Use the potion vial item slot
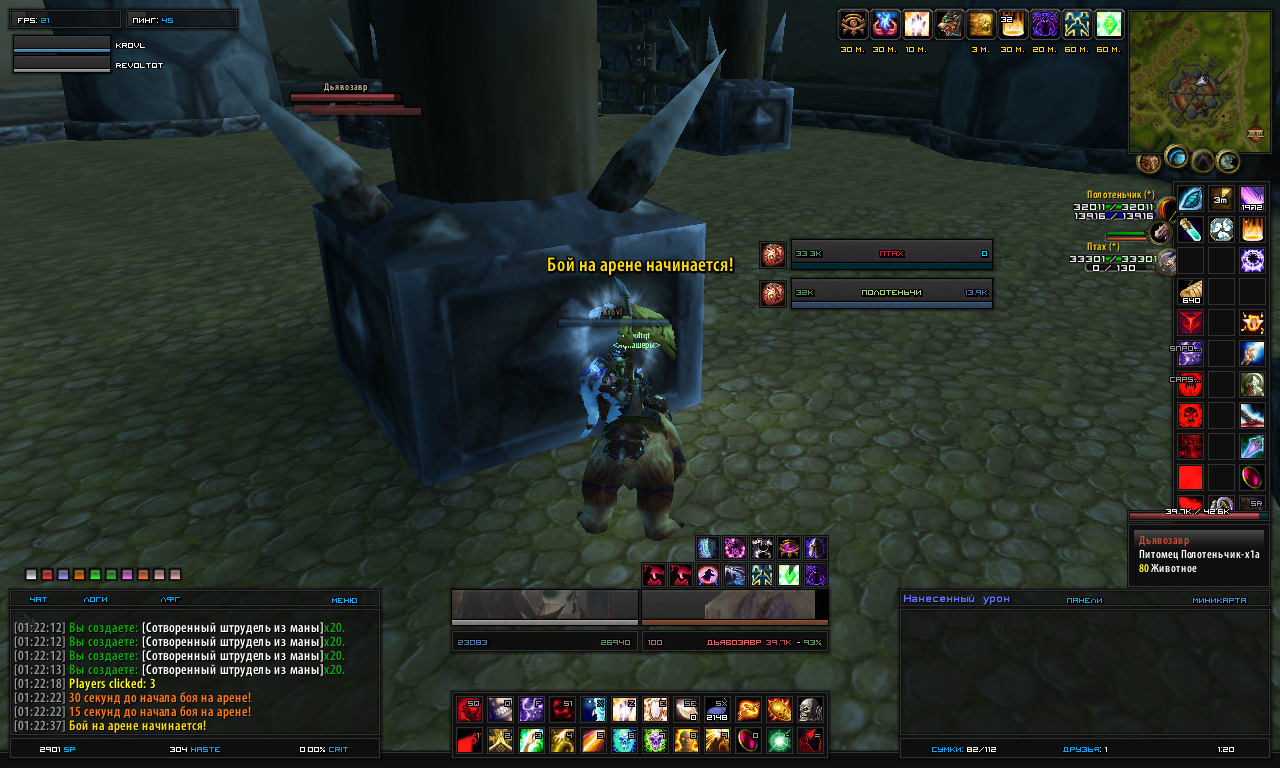This screenshot has height=768, width=1280. point(1190,229)
